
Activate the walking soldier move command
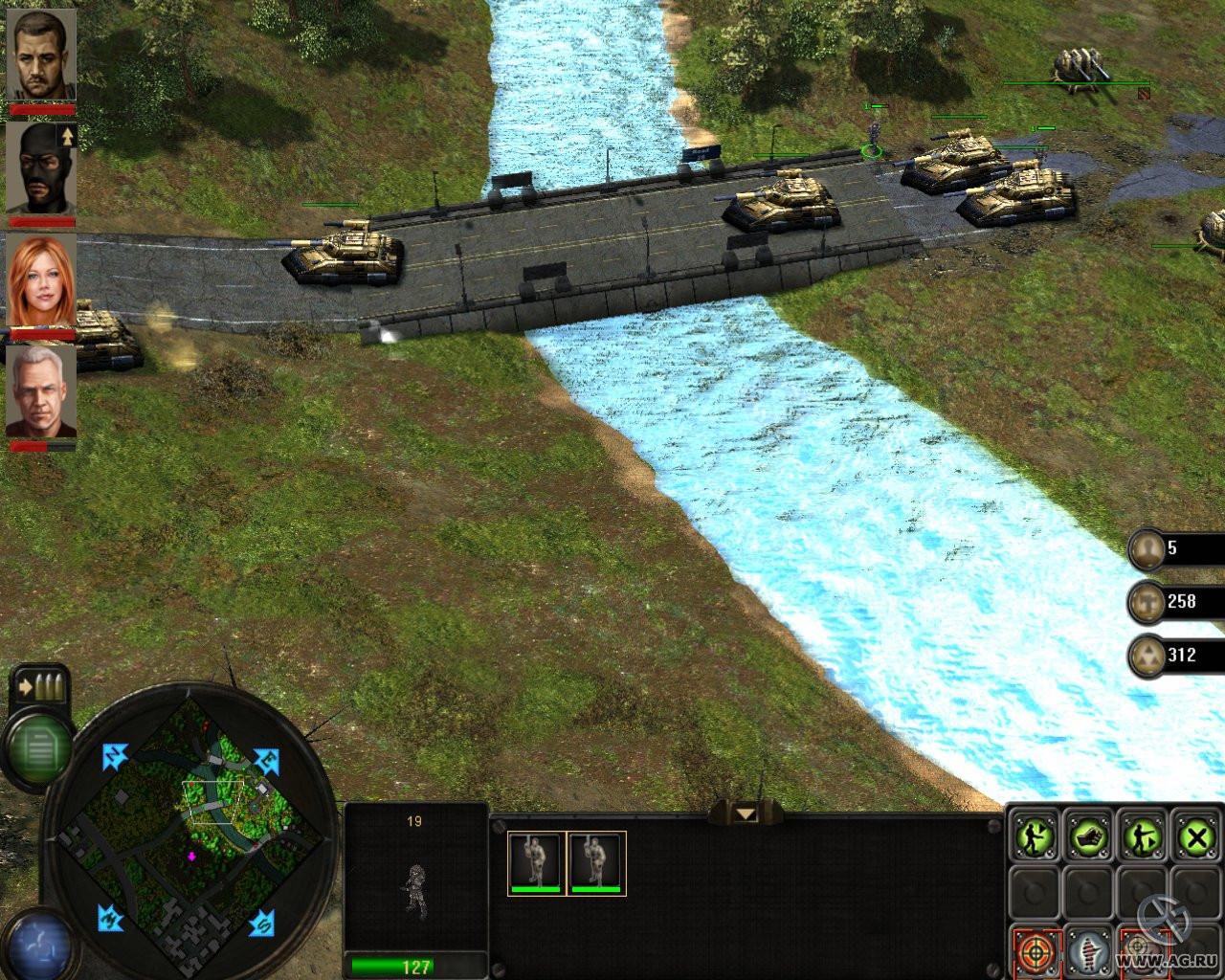(x=1035, y=838)
